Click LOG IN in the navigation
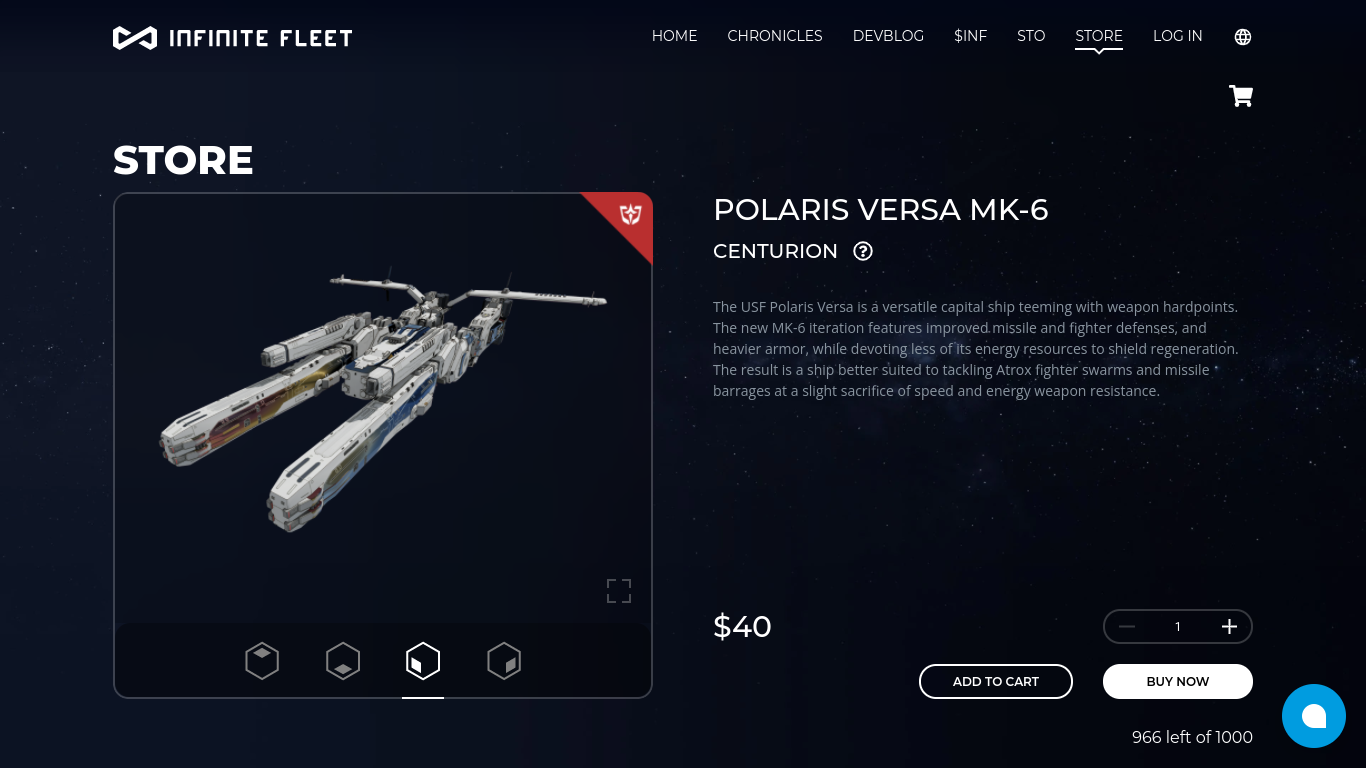This screenshot has height=768, width=1366. [1177, 36]
